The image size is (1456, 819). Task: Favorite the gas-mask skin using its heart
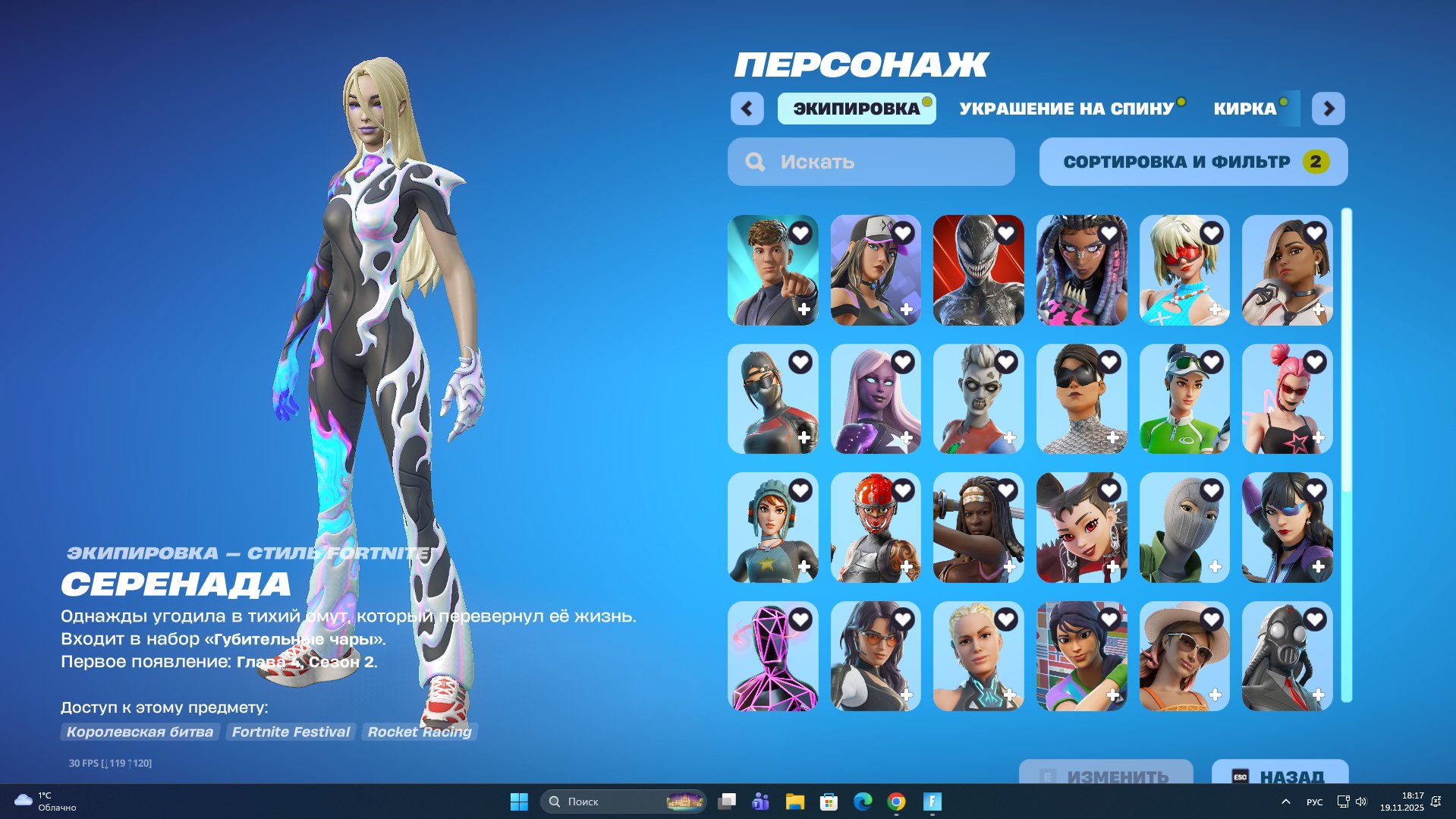point(1315,620)
